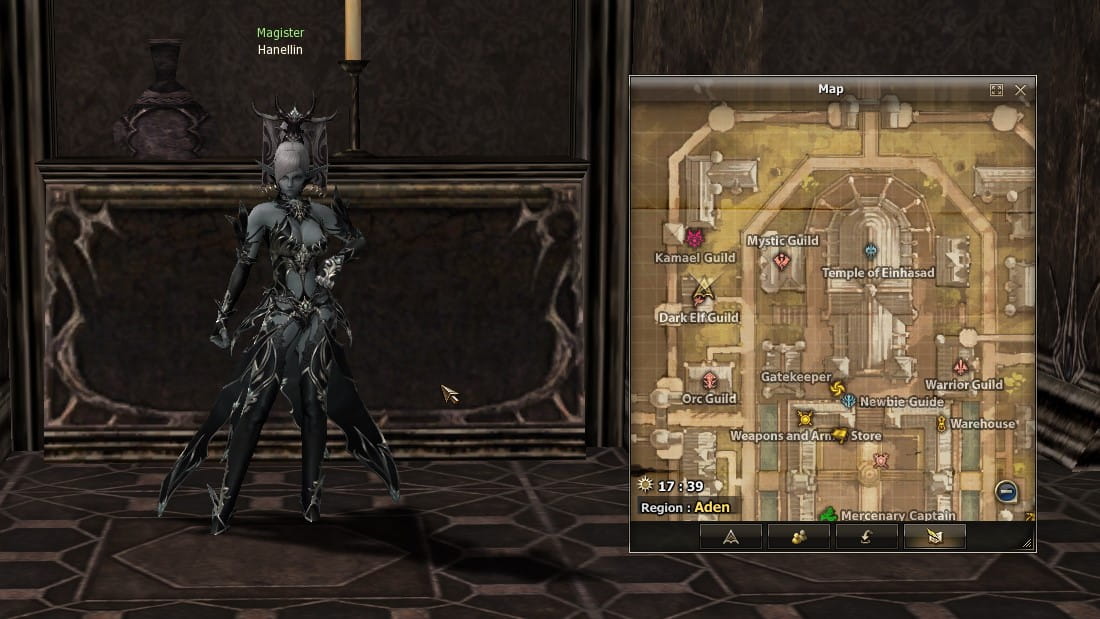Screen dimensions: 1100x619
Task: Click the Mercenary Captain green marker
Action: pos(828,515)
